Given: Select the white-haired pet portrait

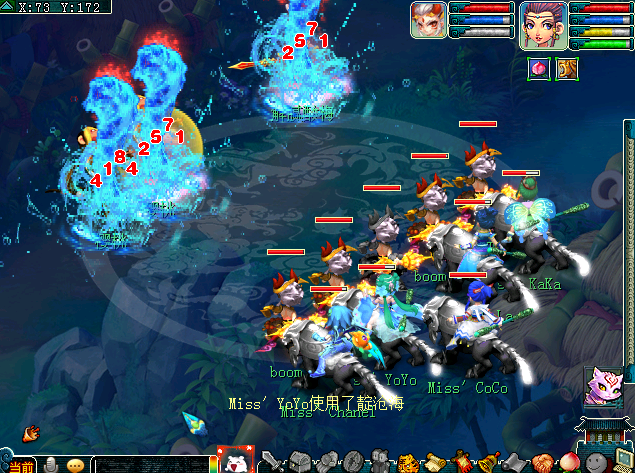Looking at the screenshot, I should tap(429, 19).
